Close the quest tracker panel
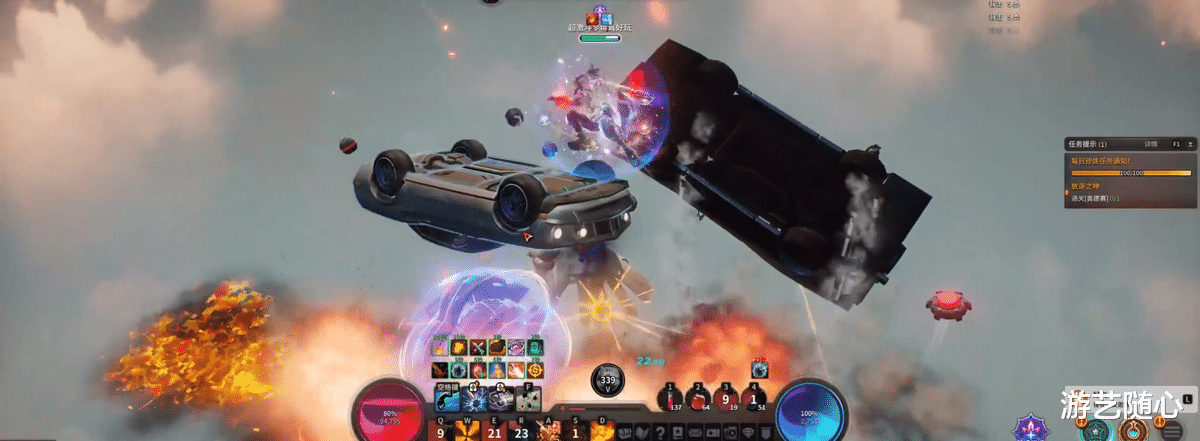Screen dimensions: 1200x441 1188,144
